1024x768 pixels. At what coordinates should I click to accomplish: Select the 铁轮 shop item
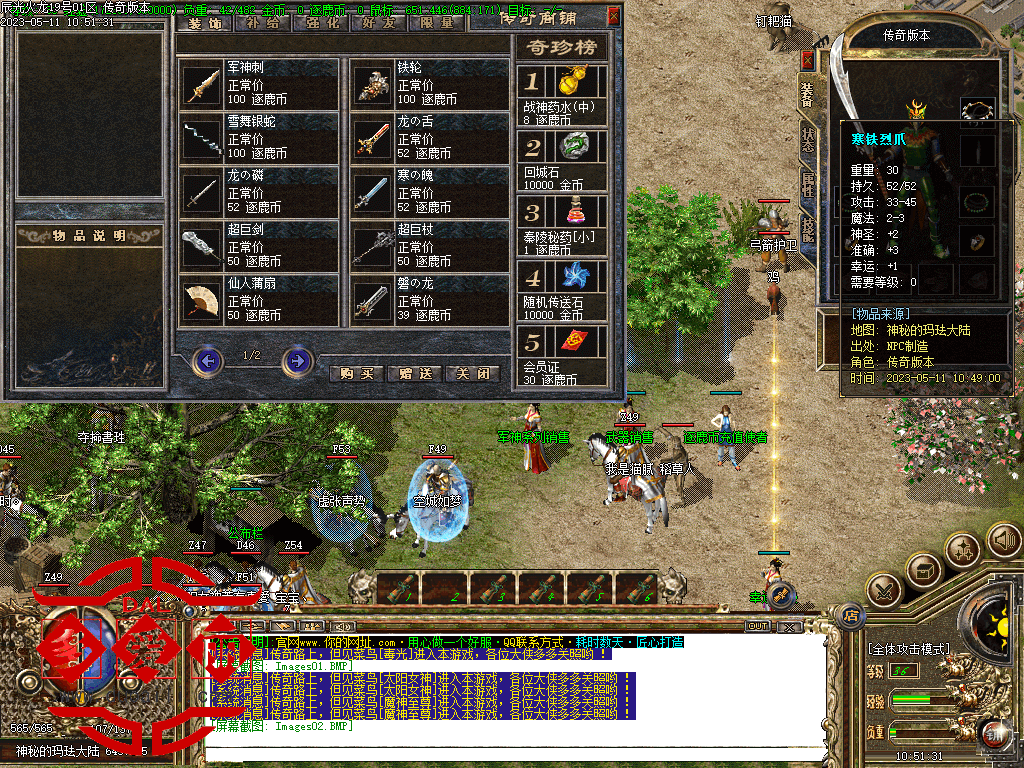pyautogui.click(x=430, y=84)
